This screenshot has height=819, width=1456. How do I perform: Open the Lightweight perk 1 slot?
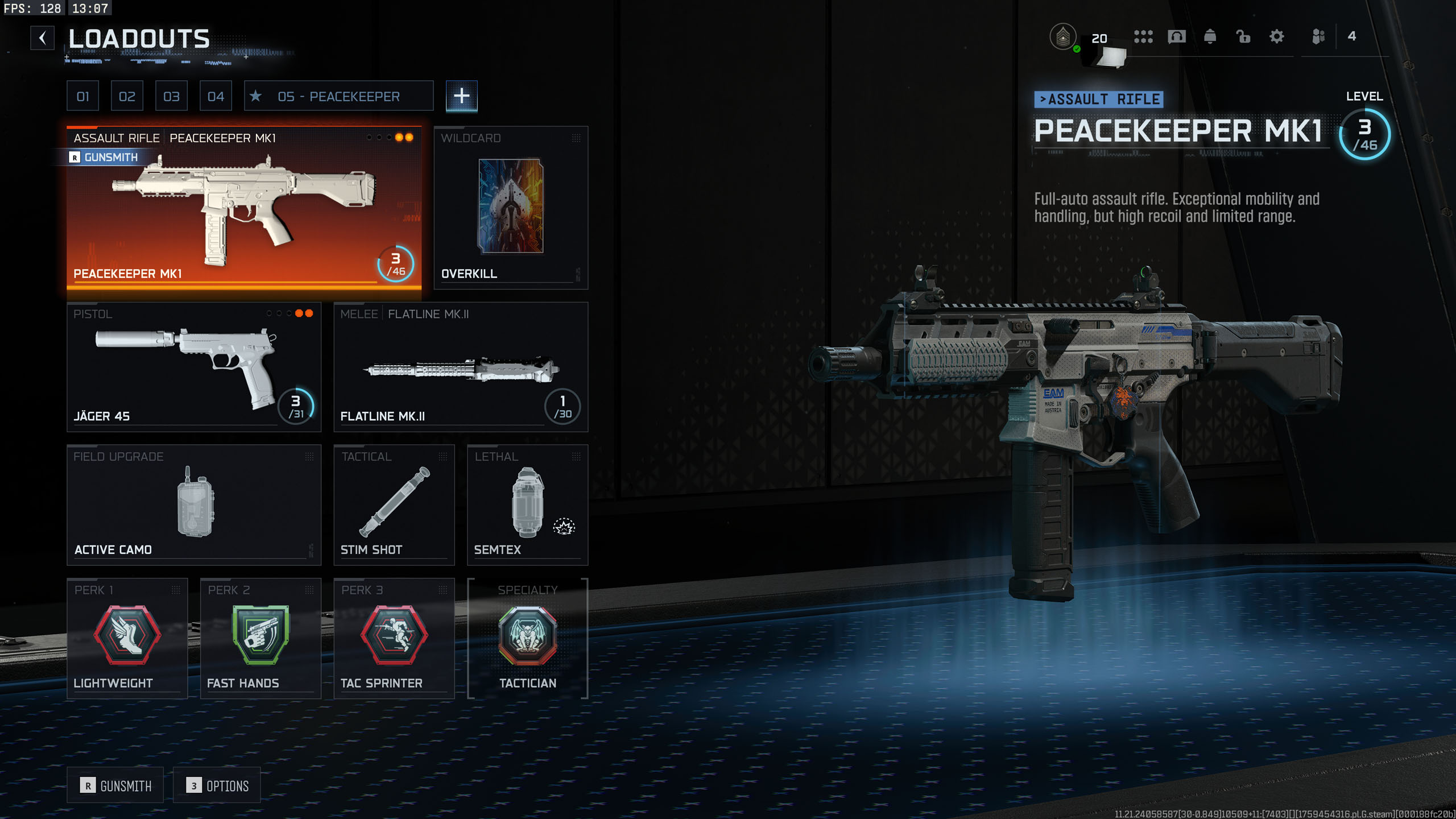tap(127, 638)
